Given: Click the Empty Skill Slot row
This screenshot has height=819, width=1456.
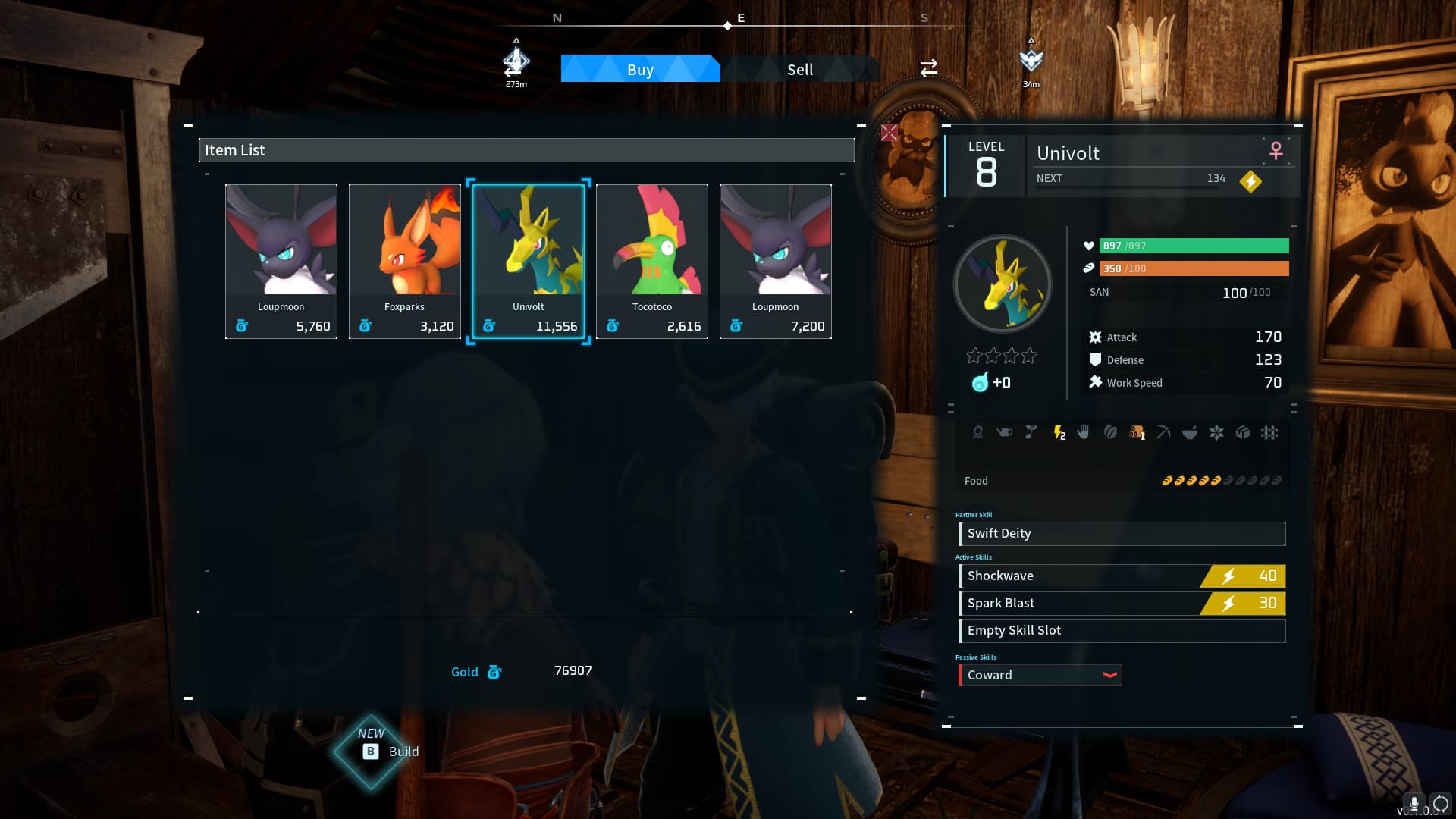Looking at the screenshot, I should pos(1122,630).
